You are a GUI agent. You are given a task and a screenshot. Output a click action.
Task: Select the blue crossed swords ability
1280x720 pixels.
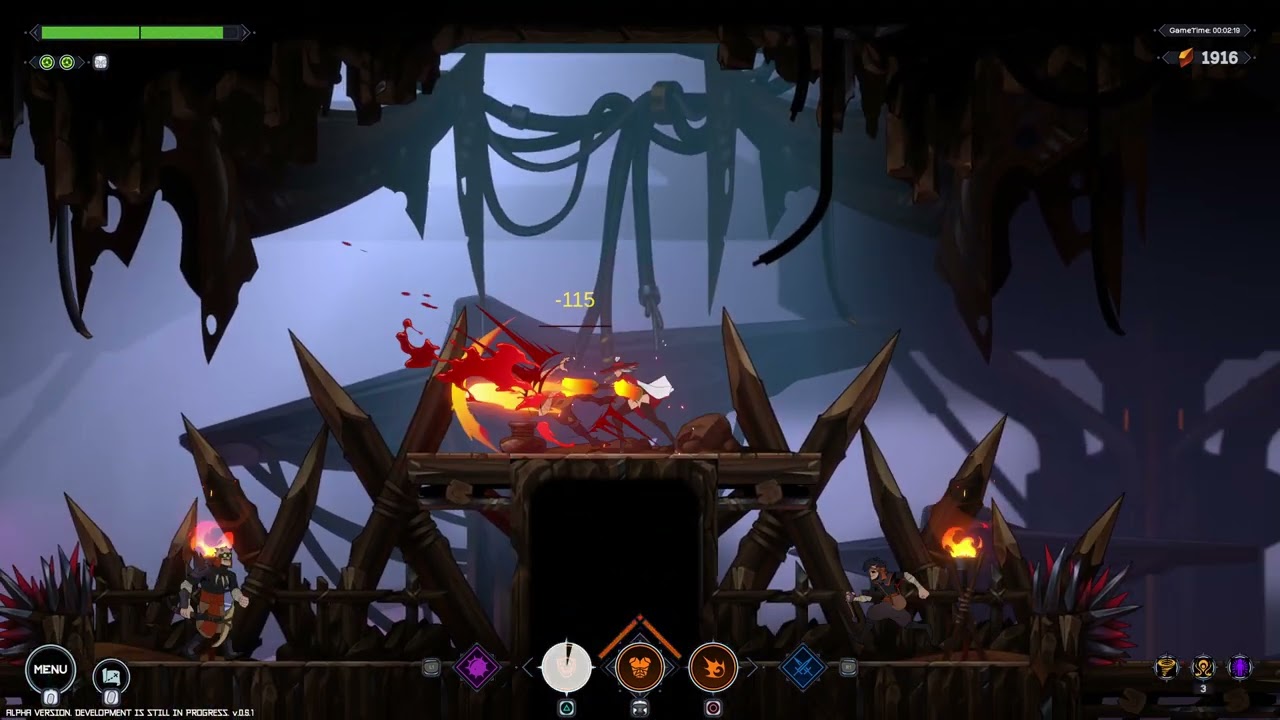802,667
